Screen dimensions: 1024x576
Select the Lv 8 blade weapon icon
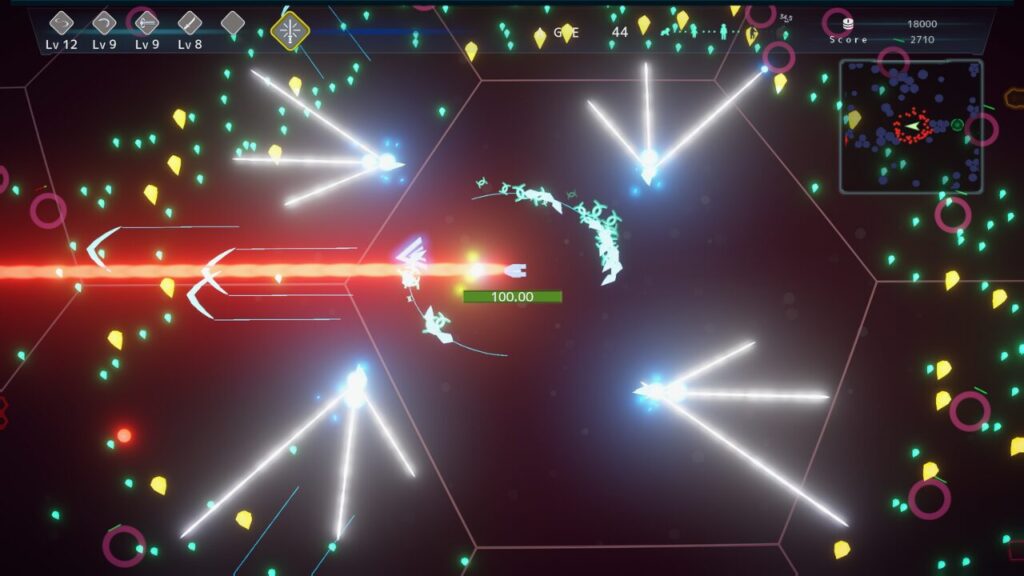[x=190, y=23]
